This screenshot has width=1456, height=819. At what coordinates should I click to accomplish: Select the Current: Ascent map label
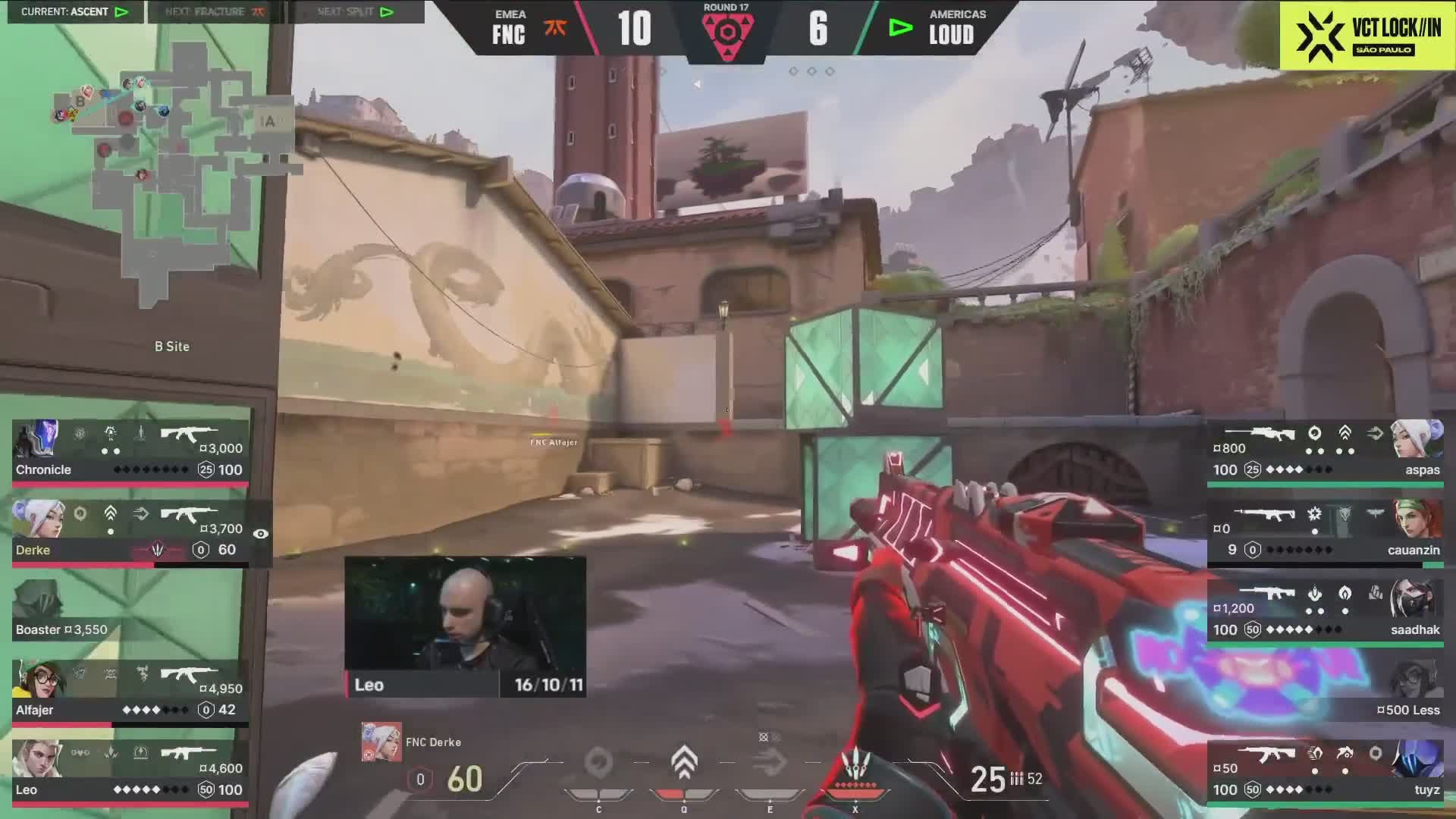point(74,12)
